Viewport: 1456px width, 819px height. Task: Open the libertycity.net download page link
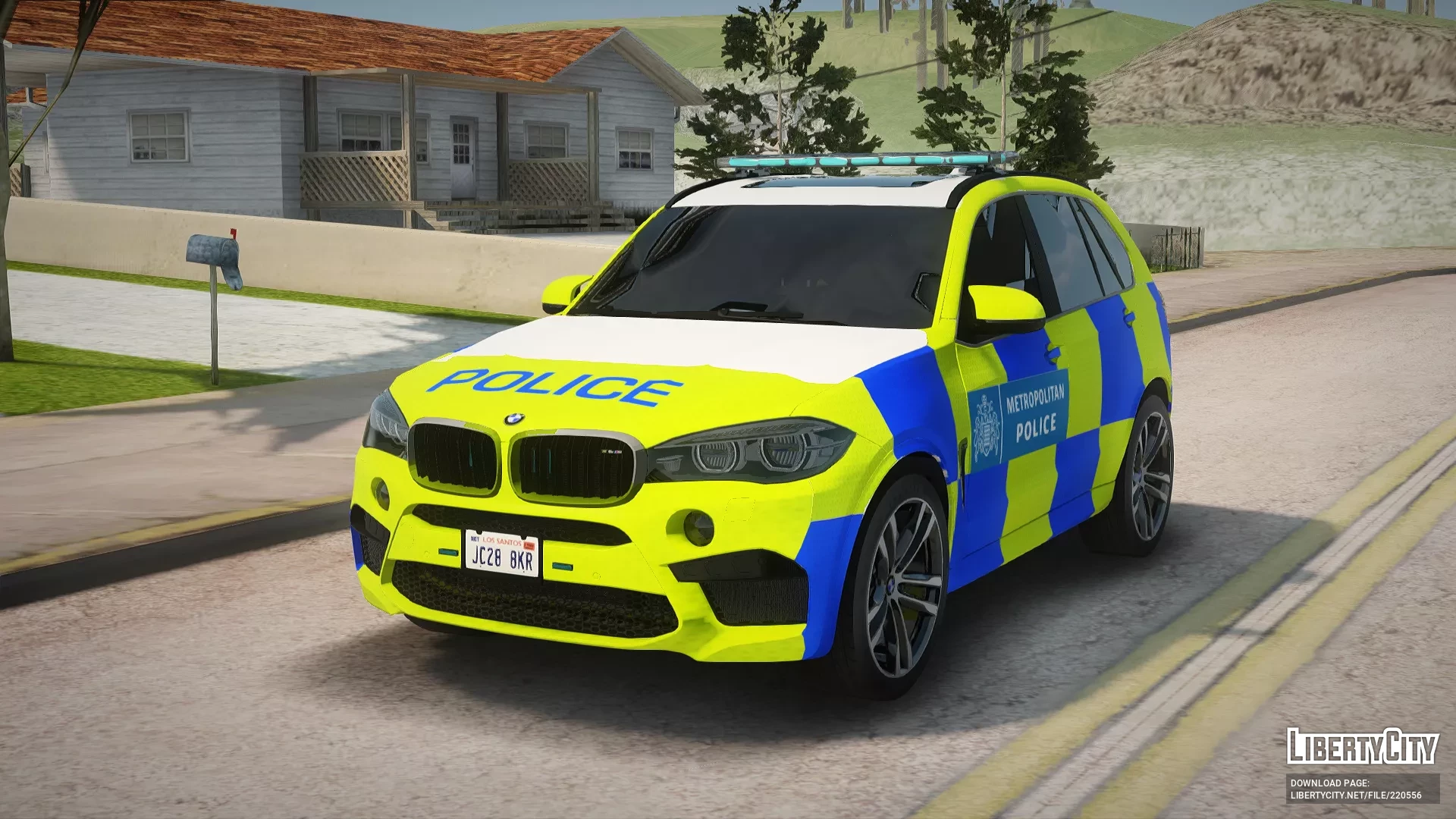(x=1356, y=795)
